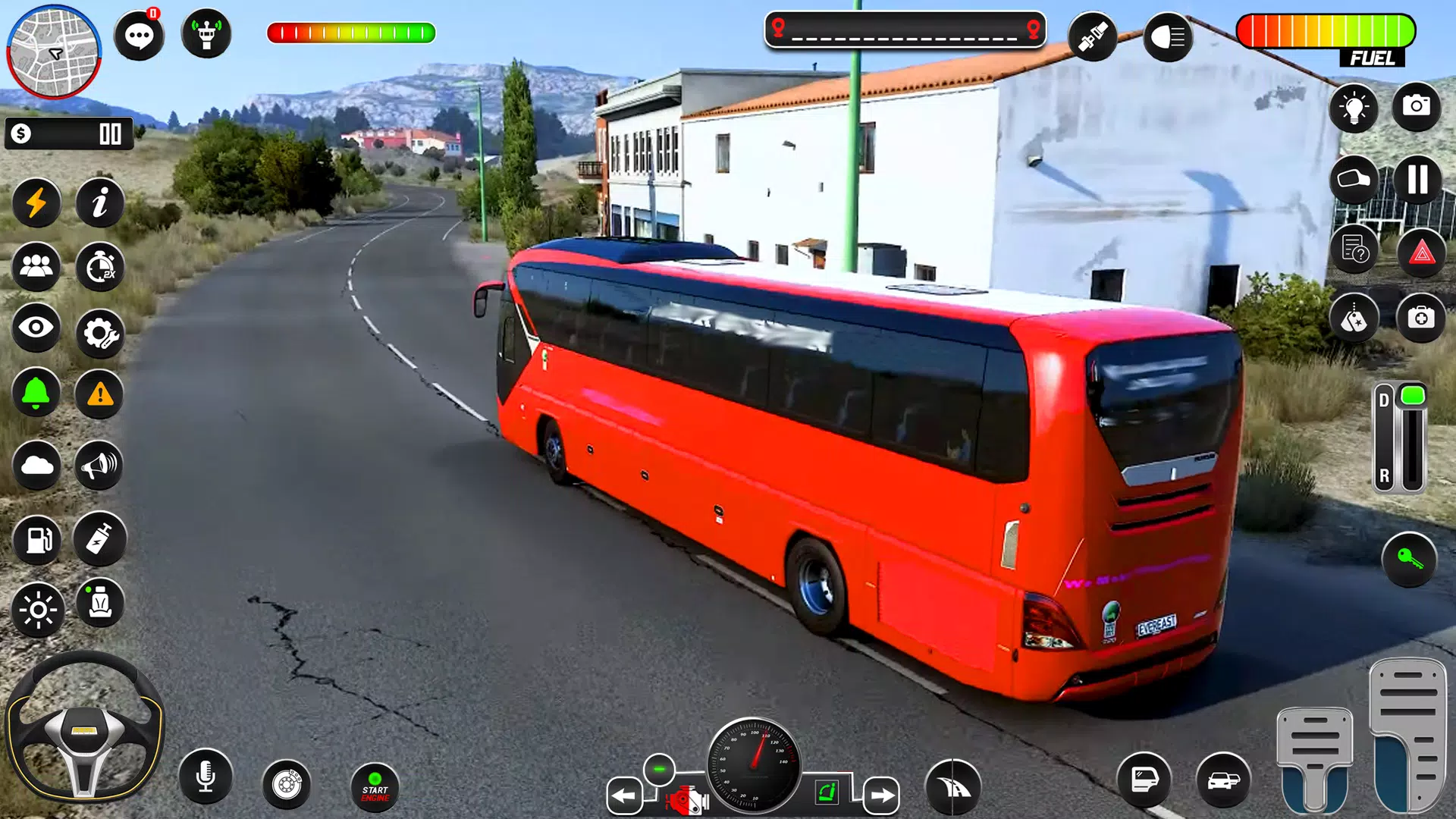The height and width of the screenshot is (819, 1456).
Task: Fasten the seatbelt icon
Action: tap(1092, 36)
